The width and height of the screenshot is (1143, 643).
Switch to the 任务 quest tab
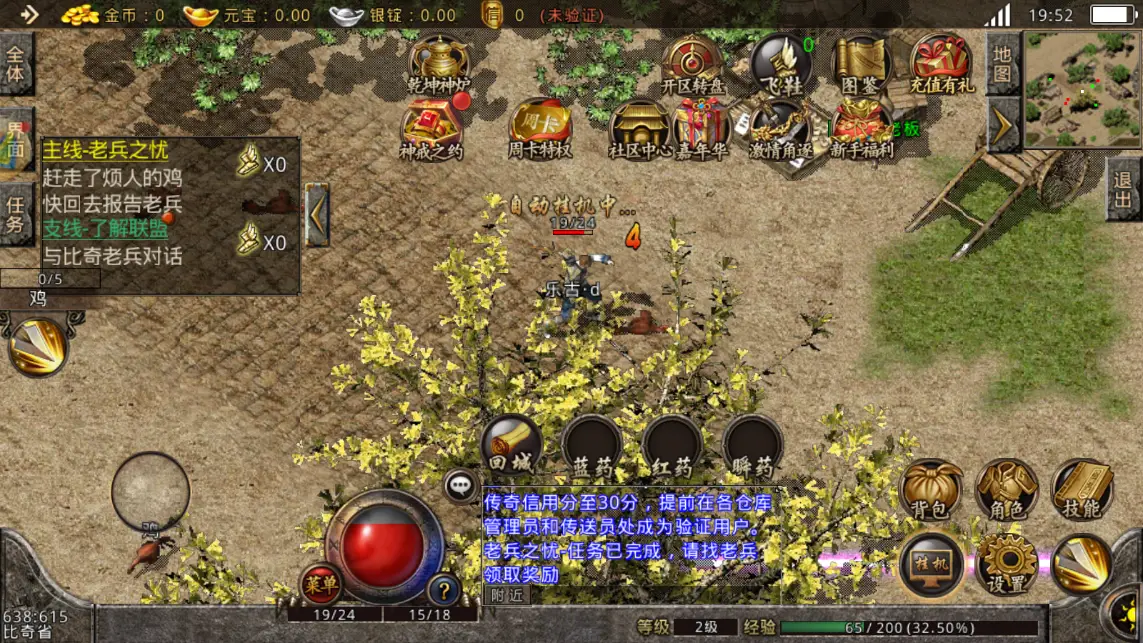[16, 213]
